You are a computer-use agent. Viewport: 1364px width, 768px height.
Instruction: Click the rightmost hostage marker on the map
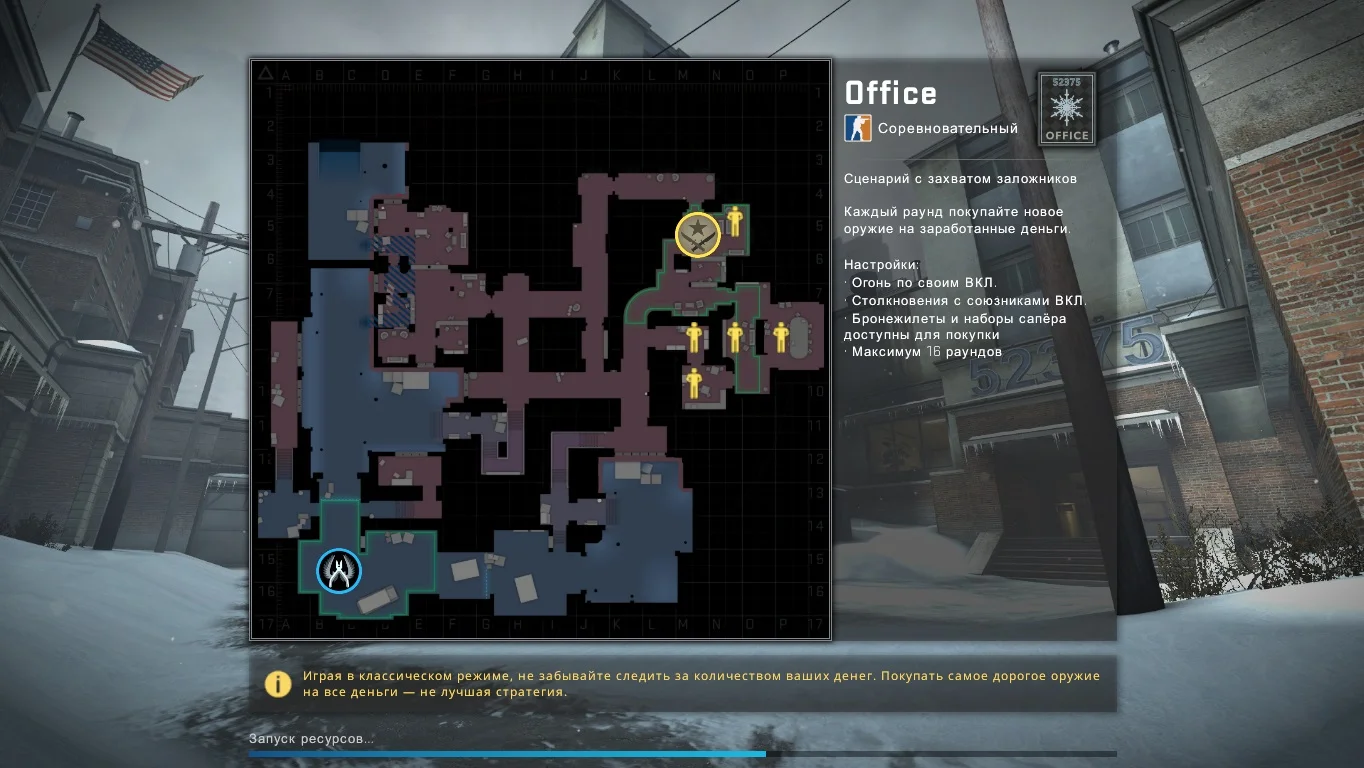(x=781, y=337)
